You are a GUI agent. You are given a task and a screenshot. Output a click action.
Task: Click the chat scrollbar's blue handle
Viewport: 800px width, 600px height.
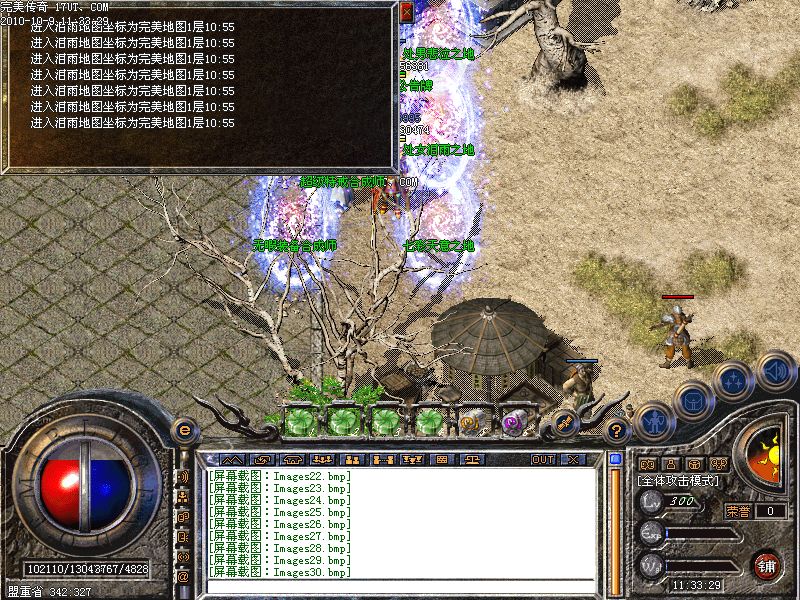(x=616, y=459)
